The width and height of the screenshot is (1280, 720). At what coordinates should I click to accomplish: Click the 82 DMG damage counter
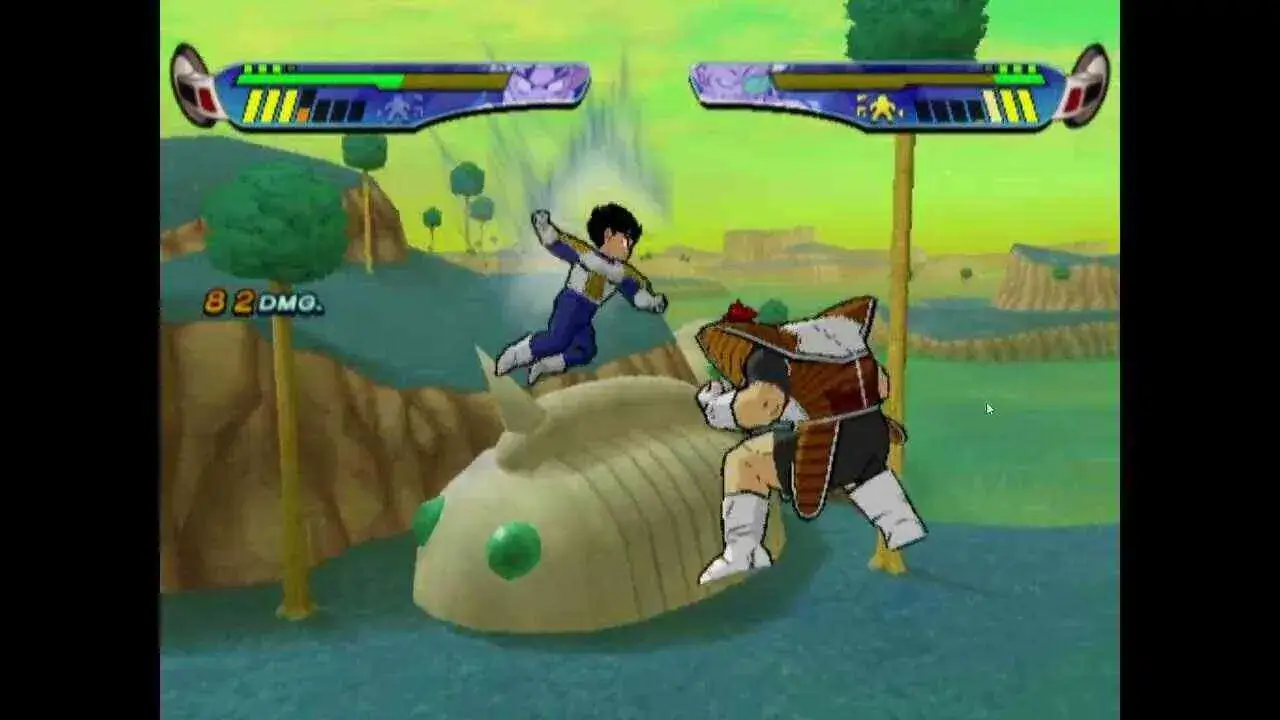[x=260, y=300]
